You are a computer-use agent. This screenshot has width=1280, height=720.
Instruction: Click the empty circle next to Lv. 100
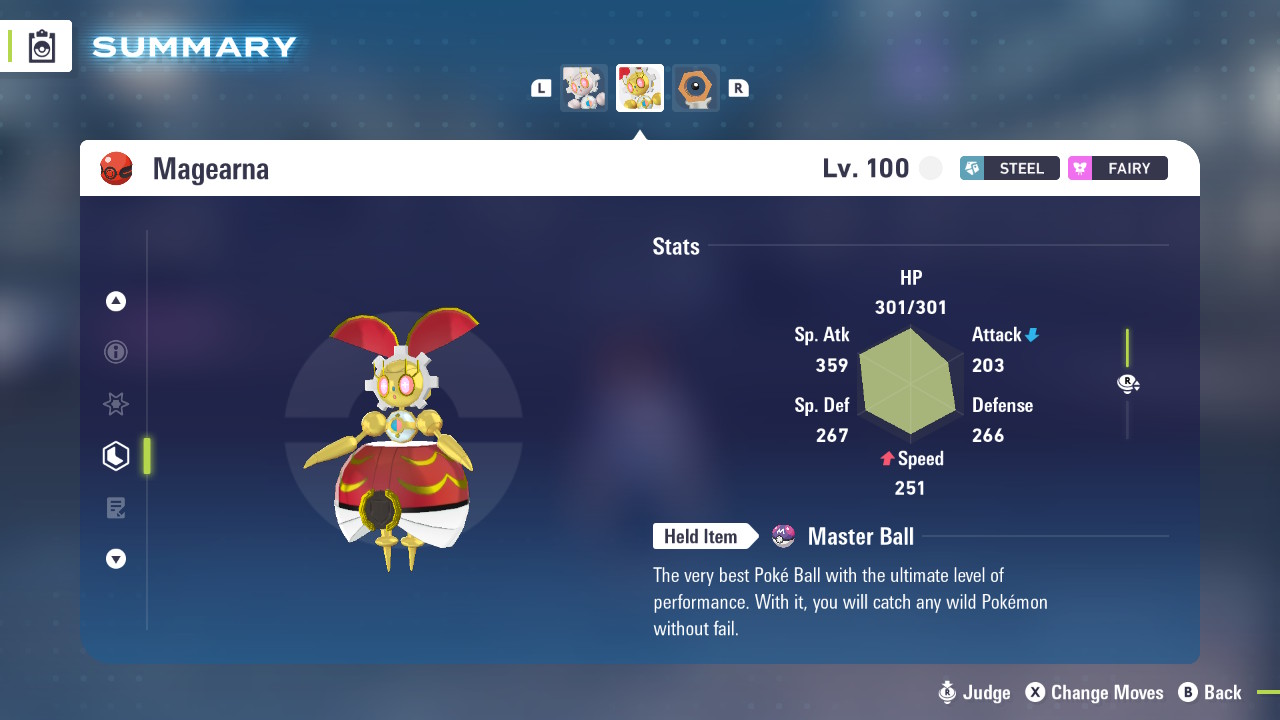(x=930, y=168)
